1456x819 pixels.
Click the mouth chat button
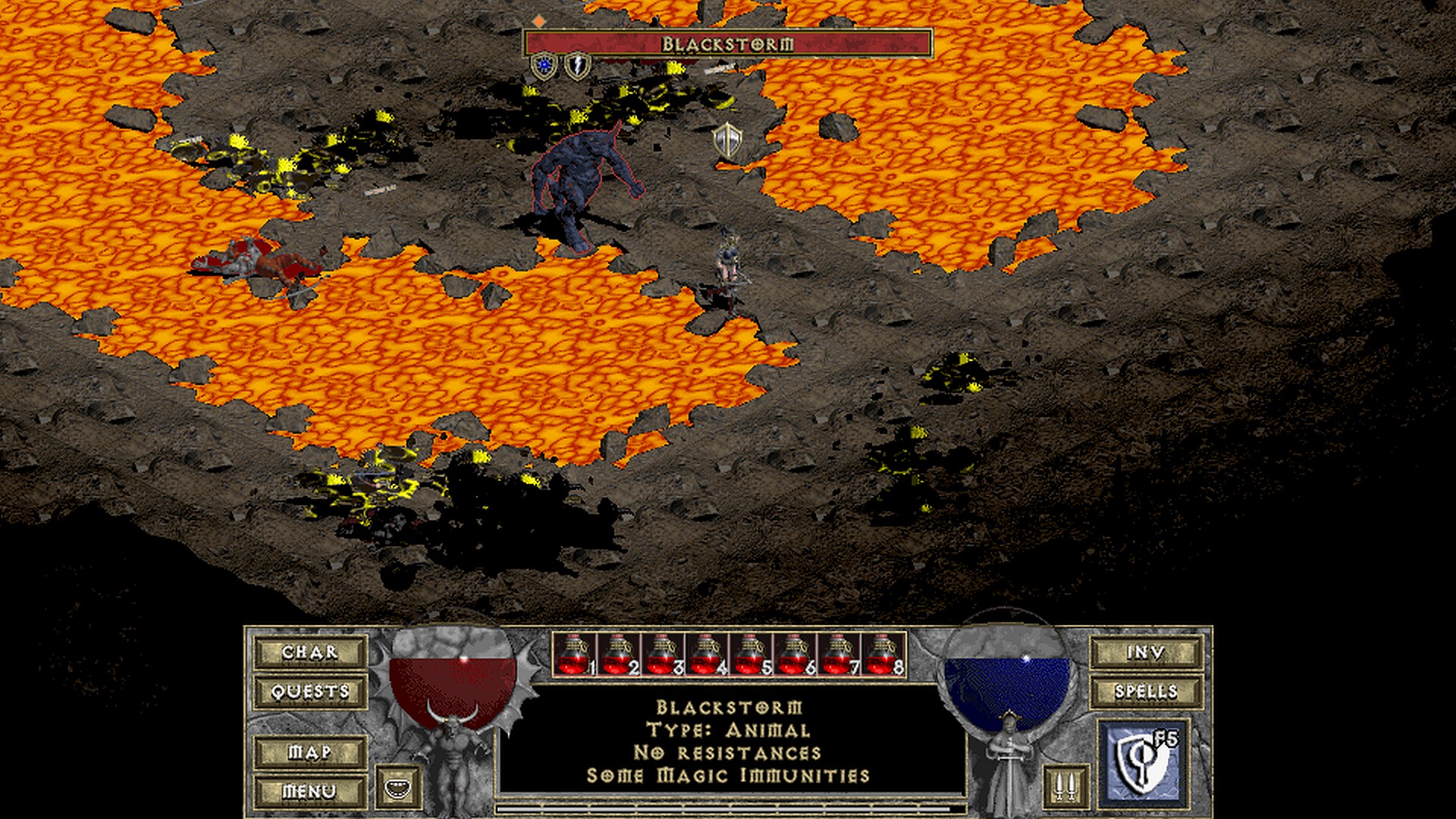tap(399, 787)
